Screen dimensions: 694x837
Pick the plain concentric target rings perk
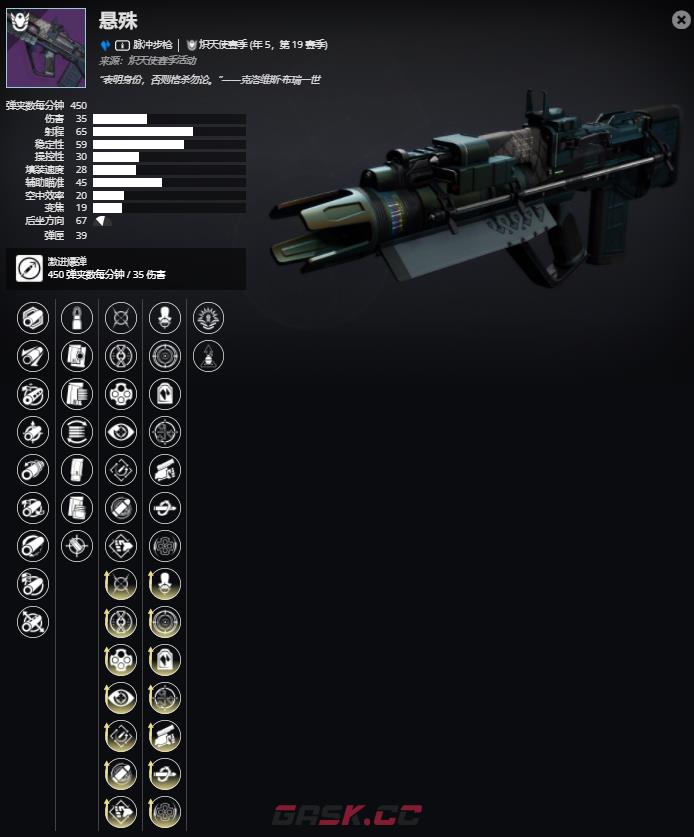click(164, 356)
